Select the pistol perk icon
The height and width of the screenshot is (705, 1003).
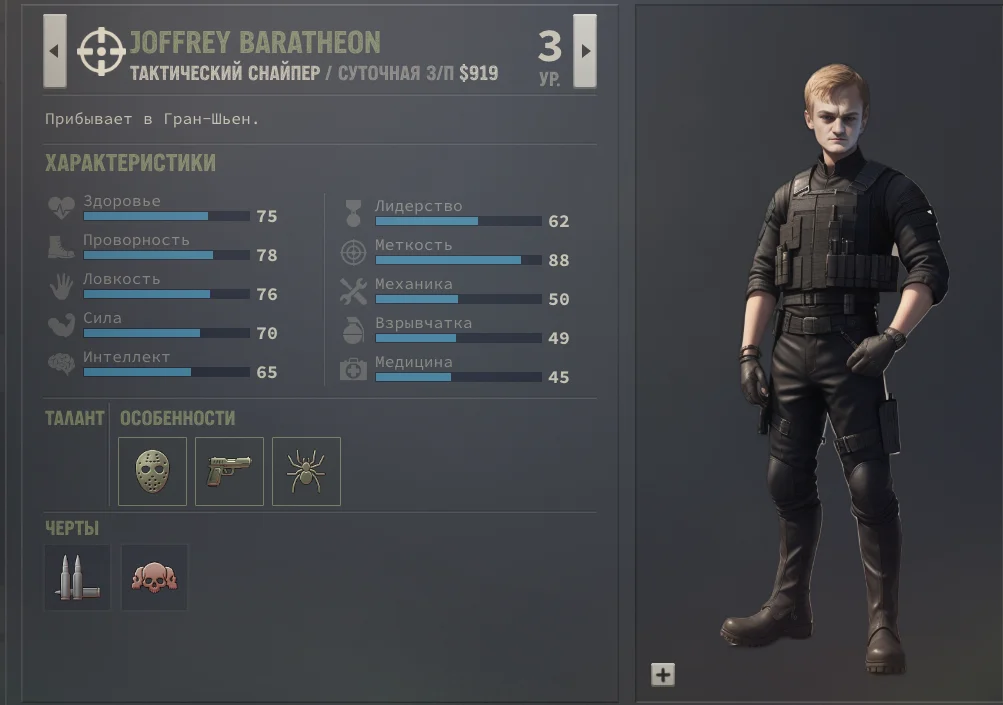[x=229, y=471]
